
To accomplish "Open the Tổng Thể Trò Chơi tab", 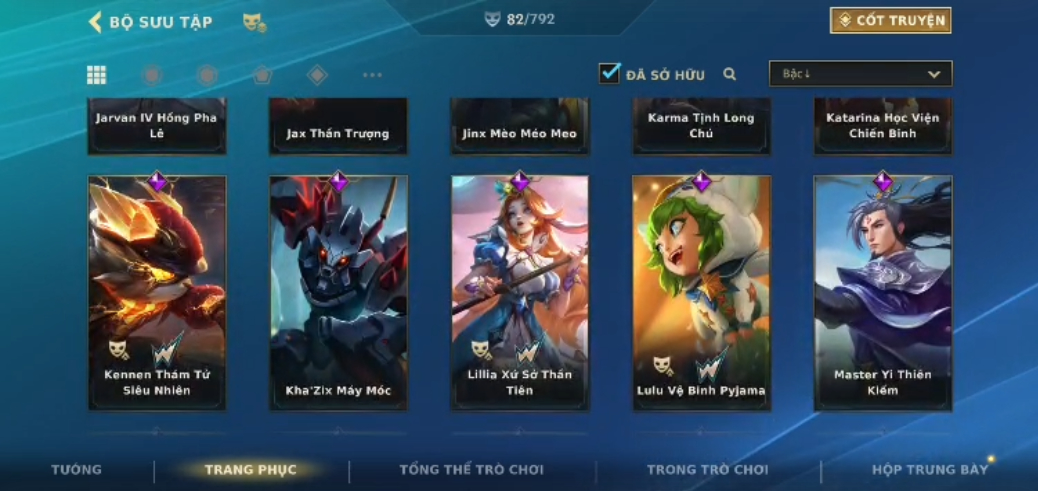I will tap(471, 470).
